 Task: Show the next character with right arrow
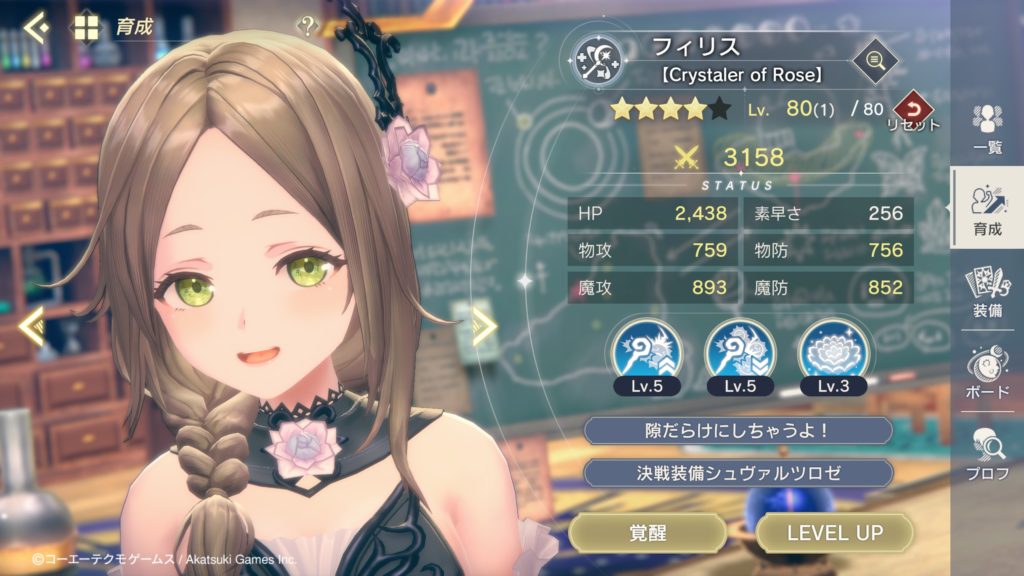(485, 326)
